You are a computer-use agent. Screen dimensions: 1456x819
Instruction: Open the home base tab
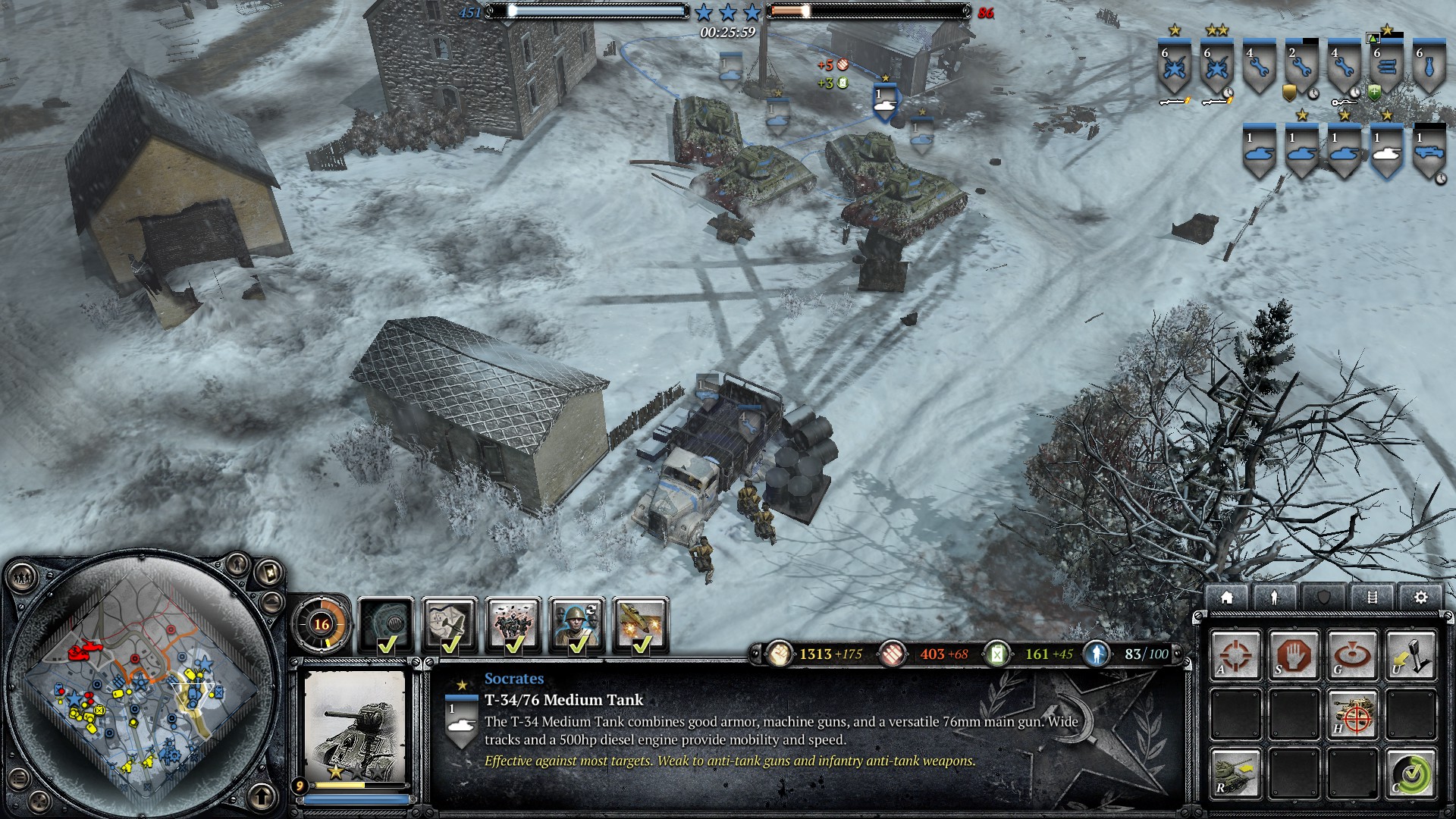point(1226,598)
